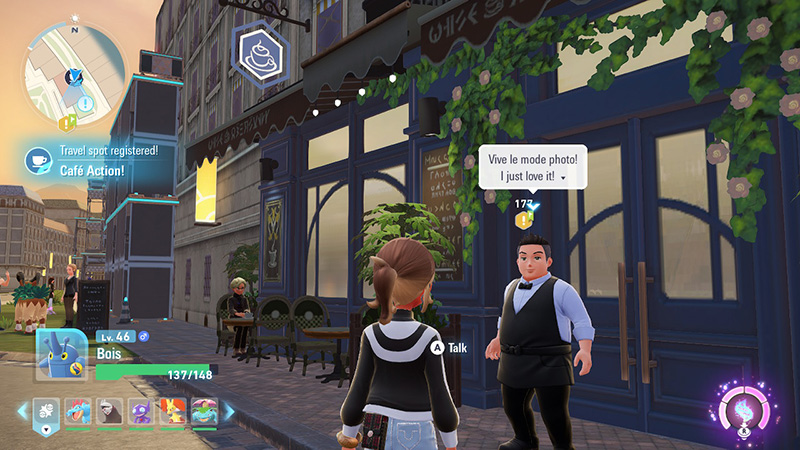800x450 pixels.
Task: Choose the grey helmeted Pokémon party slot
Action: tap(110, 411)
